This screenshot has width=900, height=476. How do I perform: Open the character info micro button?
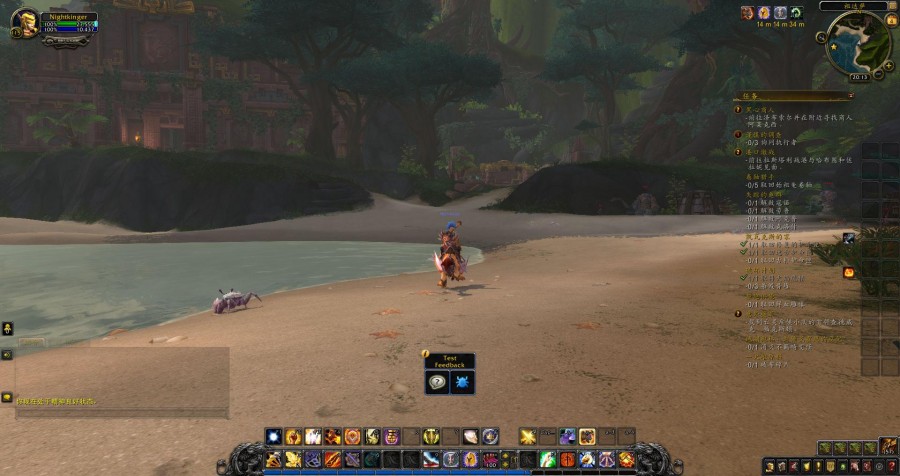pyautogui.click(x=768, y=466)
